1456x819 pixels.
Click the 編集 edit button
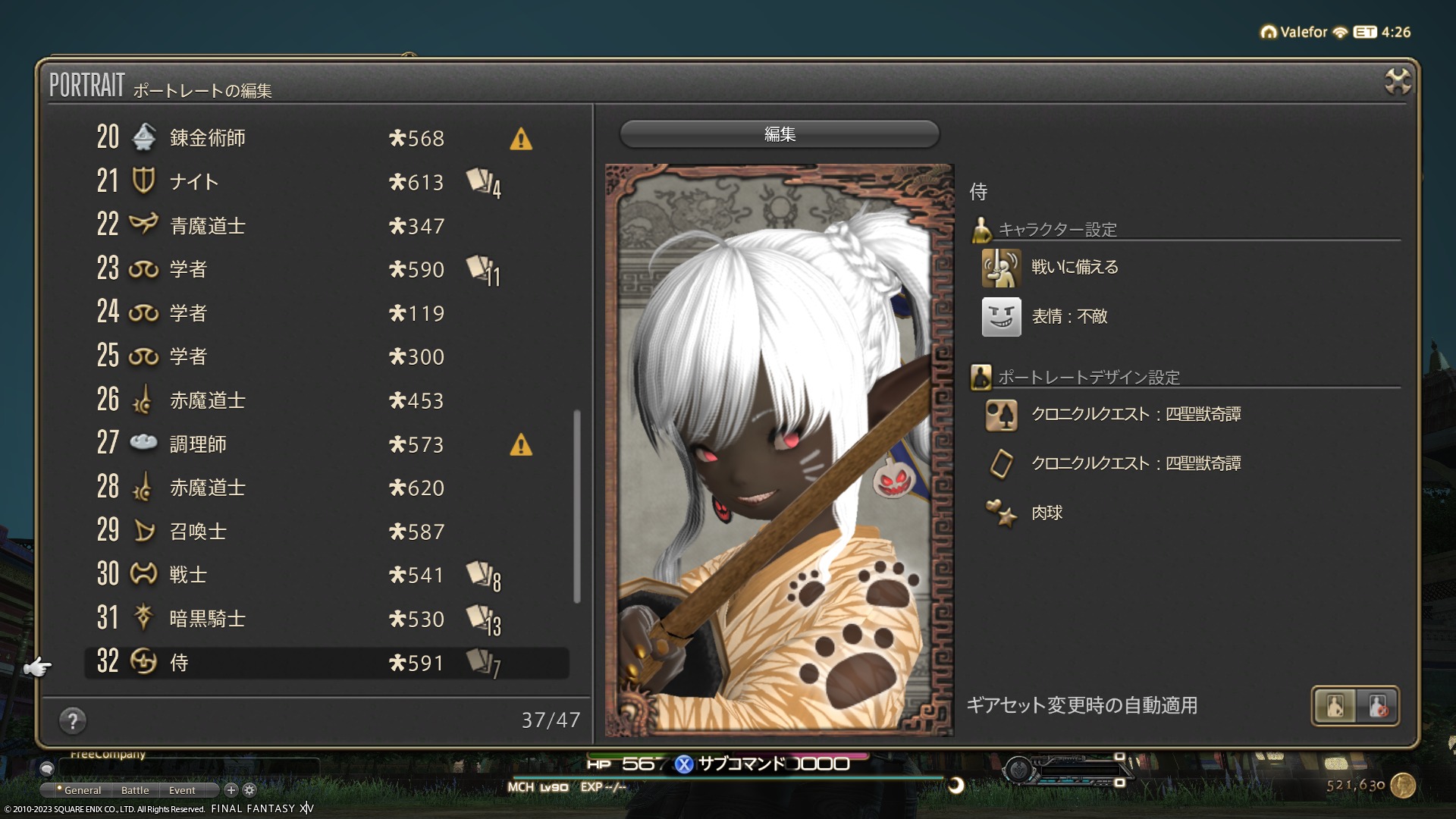click(x=780, y=134)
